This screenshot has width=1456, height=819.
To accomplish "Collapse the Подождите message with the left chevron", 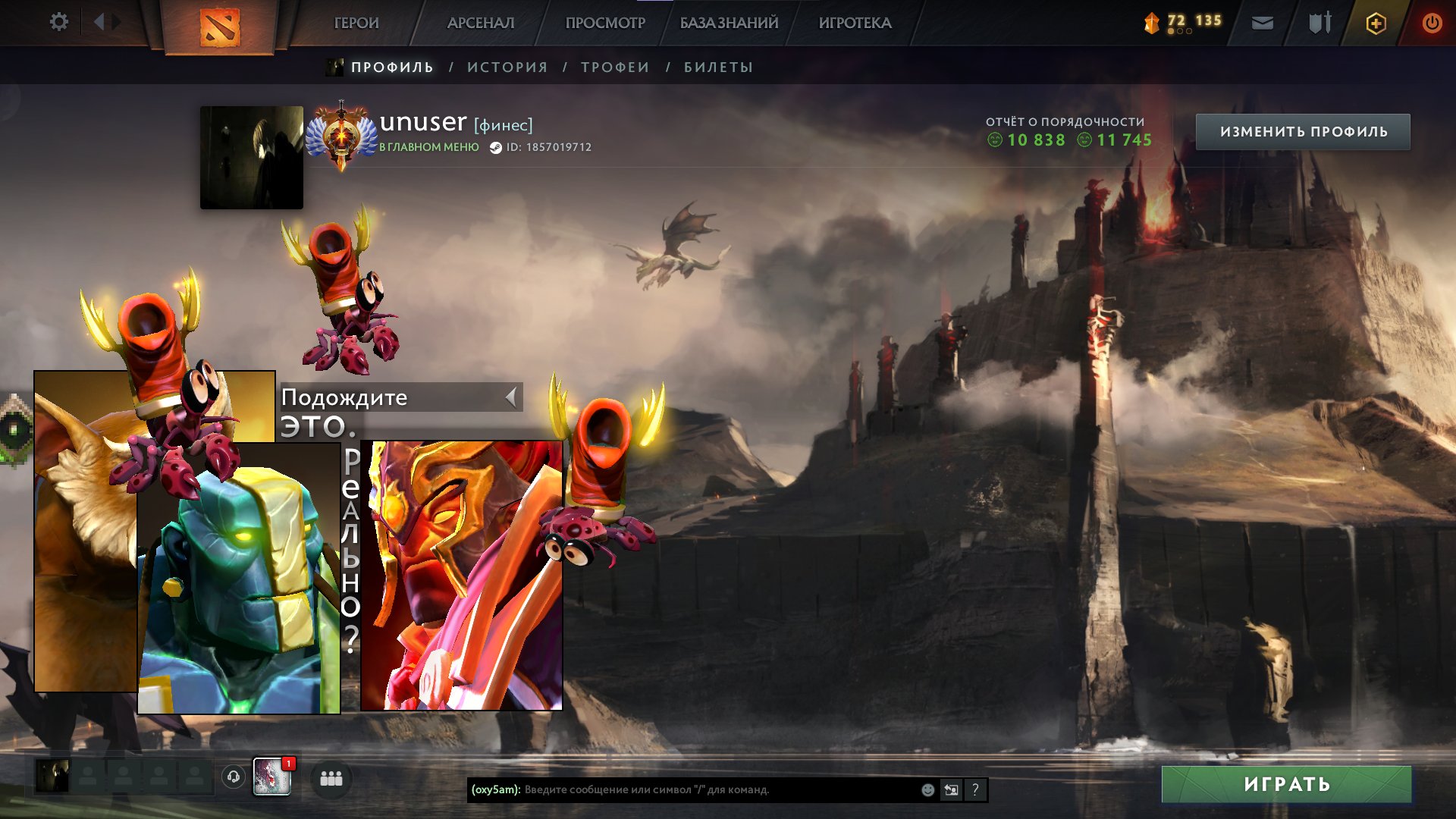I will (x=510, y=397).
